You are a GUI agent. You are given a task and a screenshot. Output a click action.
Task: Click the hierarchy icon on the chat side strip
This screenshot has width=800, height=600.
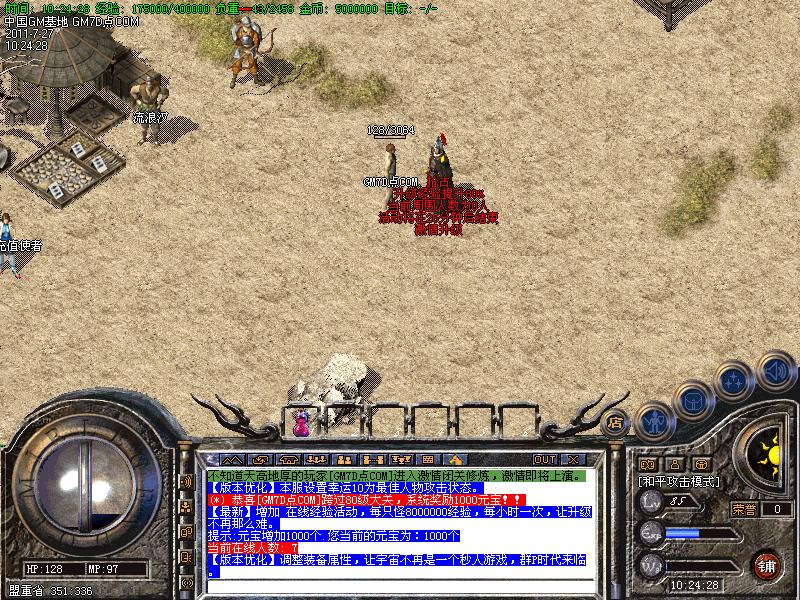tap(185, 507)
